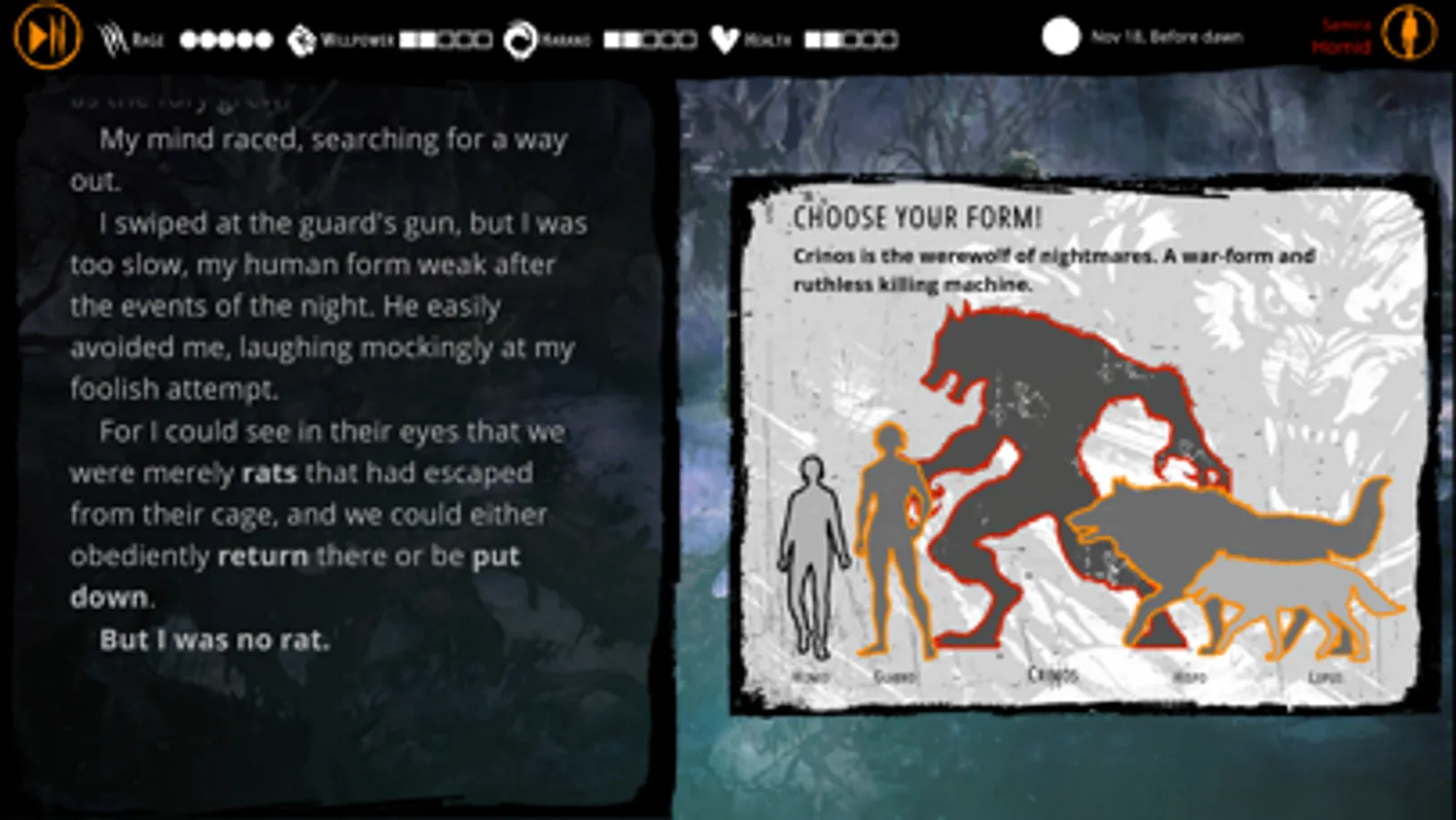Click the 'Homid' label under the current form
The width and height of the screenshot is (1456, 820).
click(1342, 45)
